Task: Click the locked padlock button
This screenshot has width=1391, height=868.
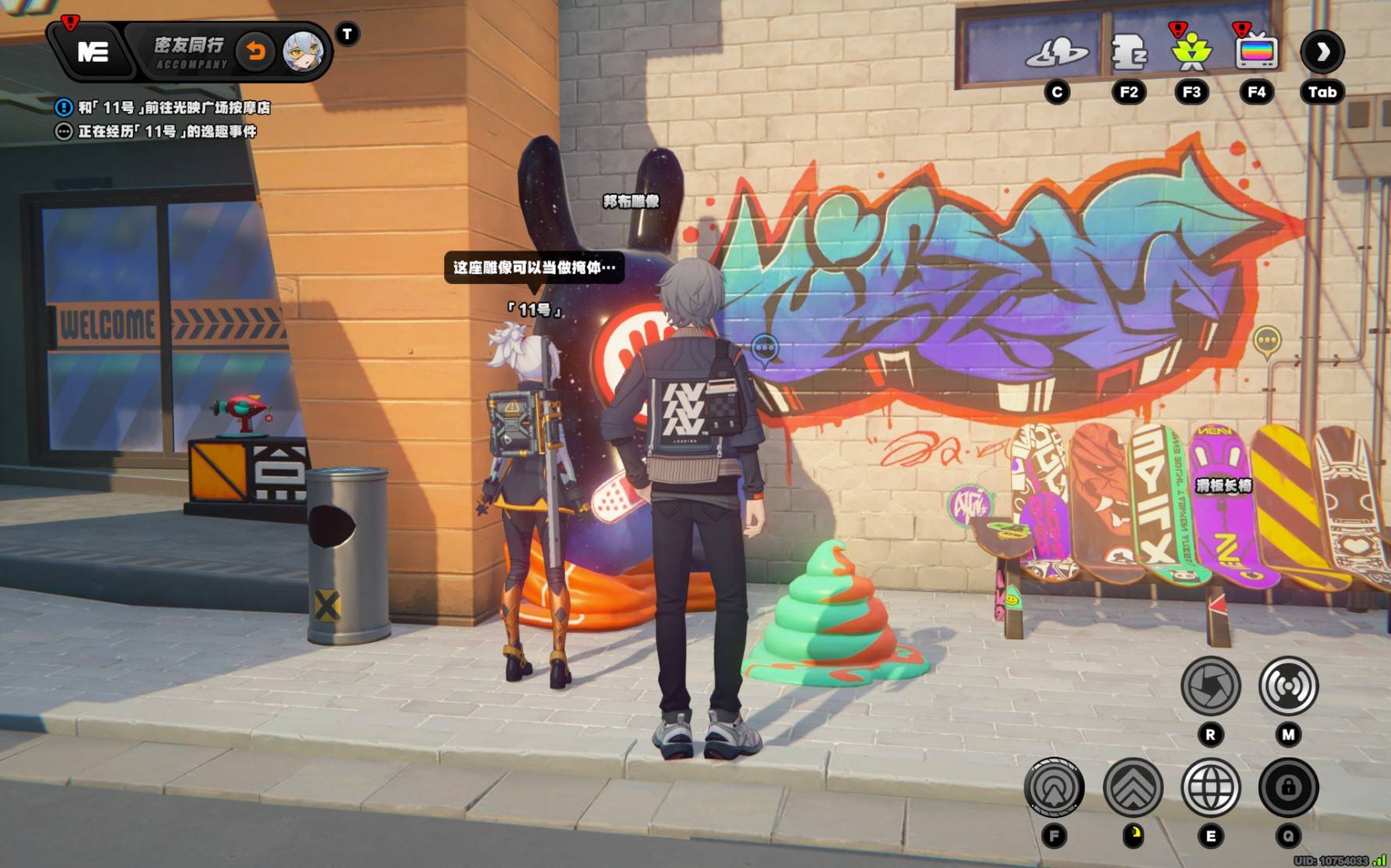Action: tap(1288, 788)
